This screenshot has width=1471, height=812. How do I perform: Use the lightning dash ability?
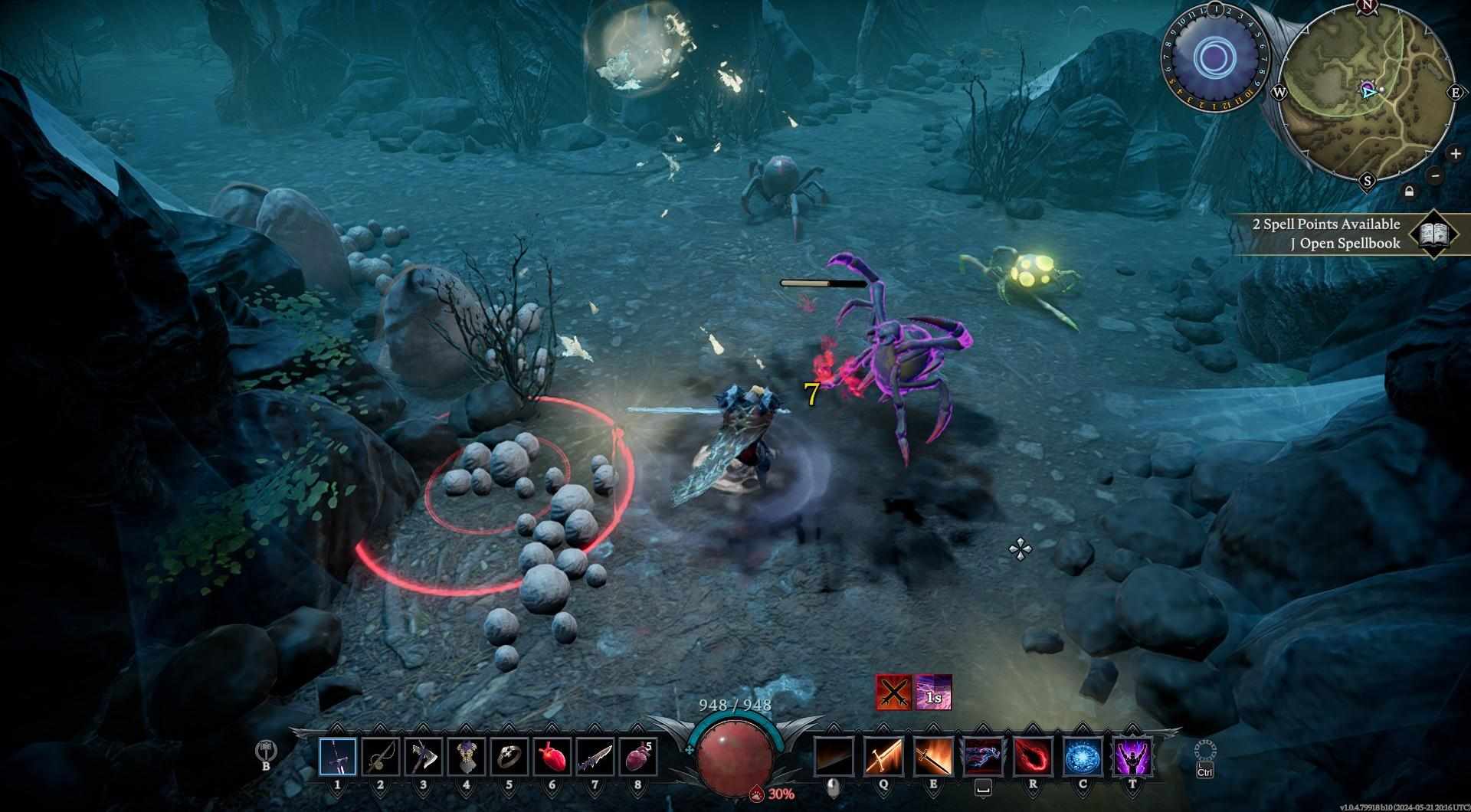(983, 757)
